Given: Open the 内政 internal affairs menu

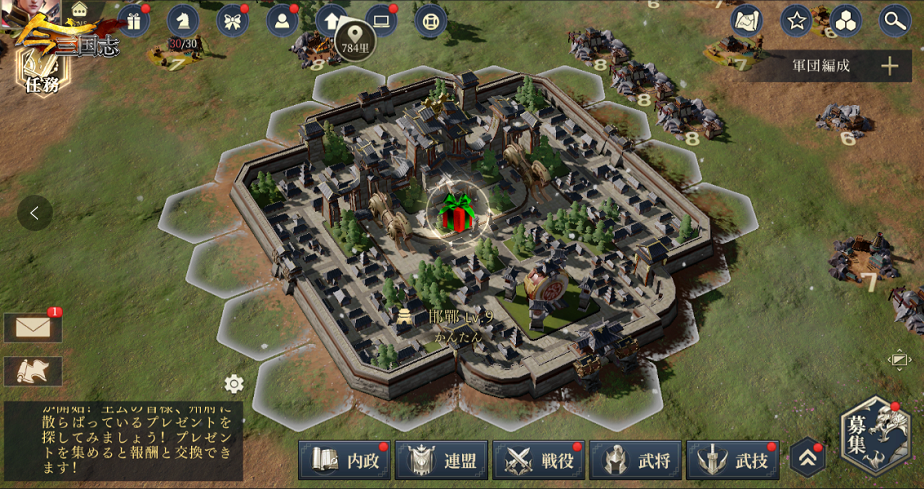Looking at the screenshot, I should click(344, 460).
